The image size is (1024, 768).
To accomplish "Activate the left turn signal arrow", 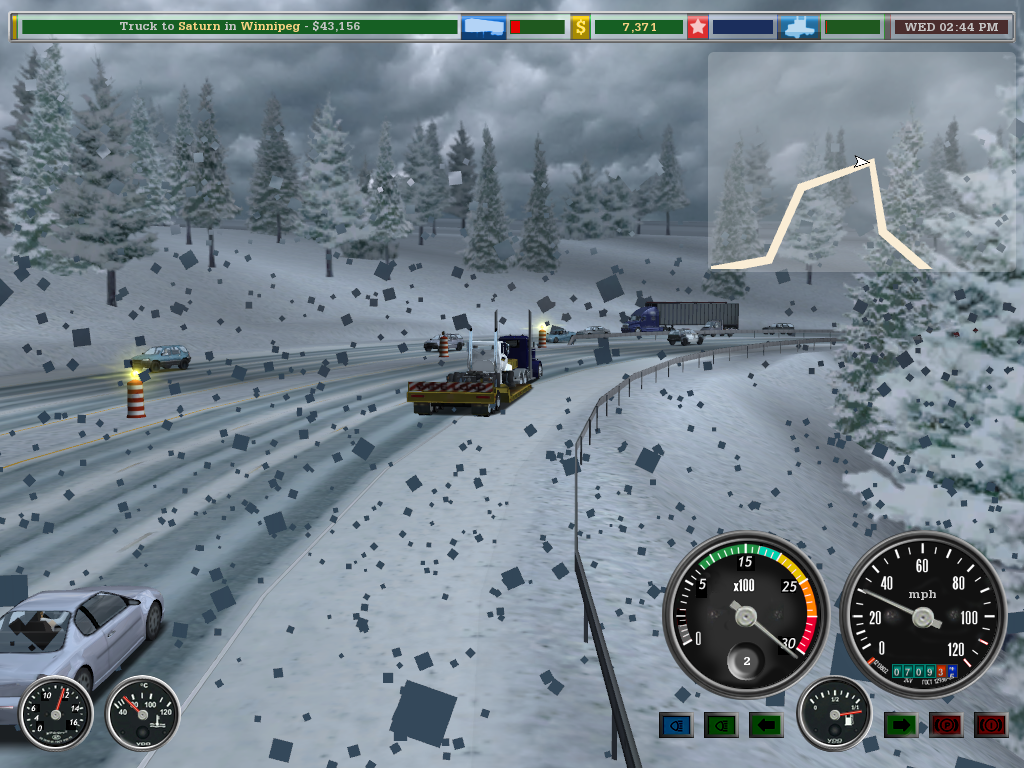I will [766, 725].
